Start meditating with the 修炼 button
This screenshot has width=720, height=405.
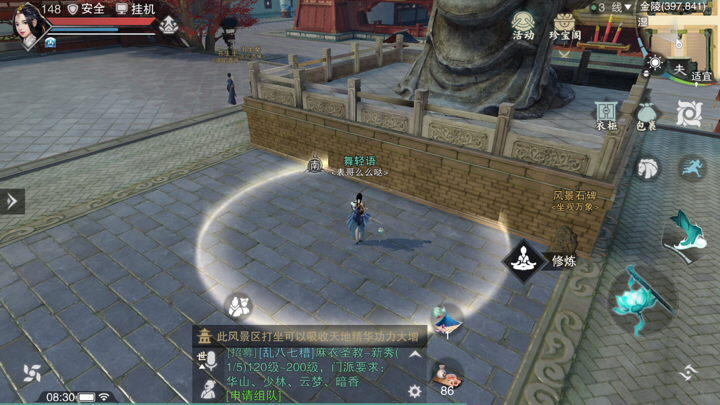pyautogui.click(x=523, y=261)
